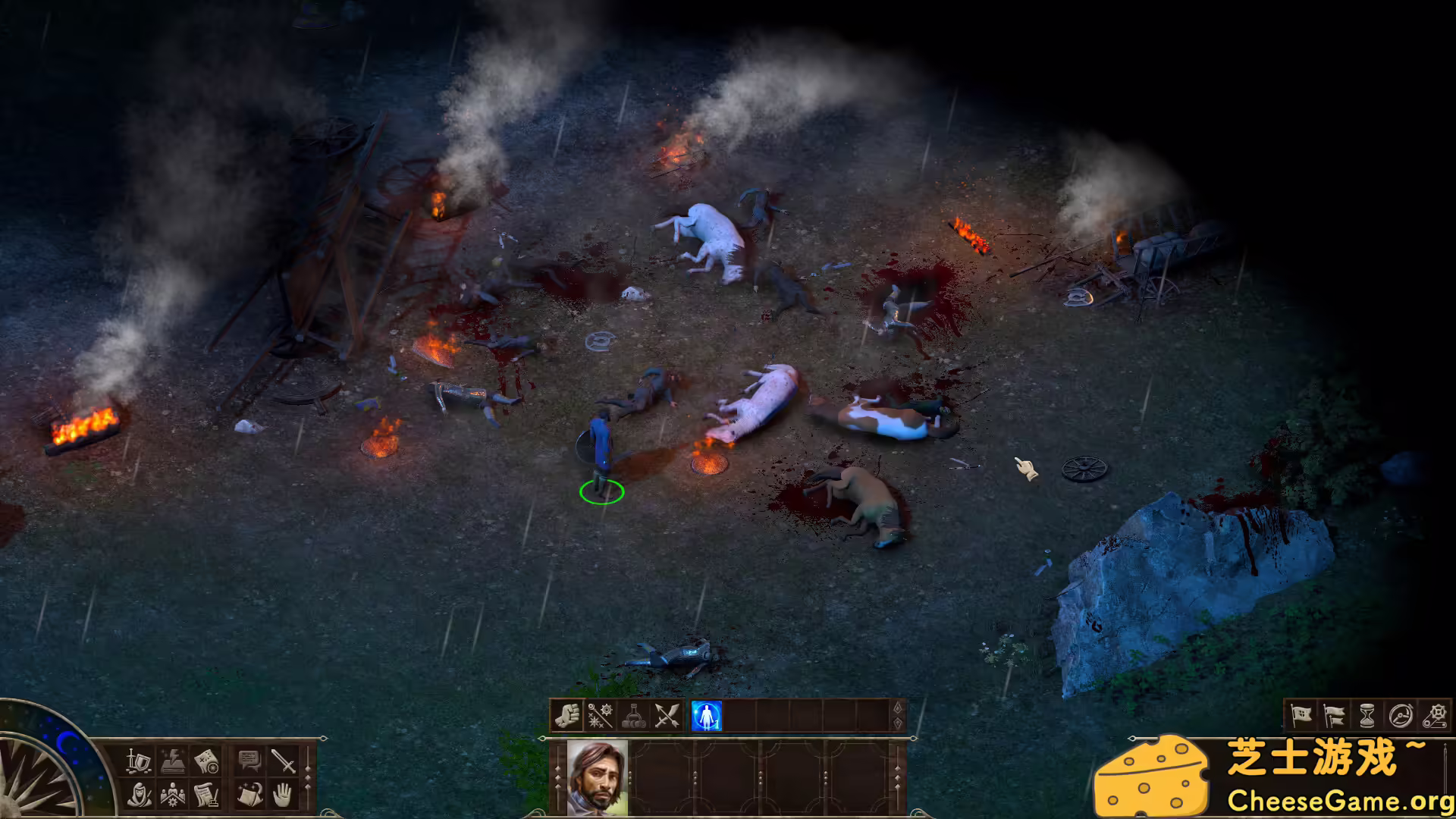Open the potion and scrolls items category
The width and height of the screenshot is (1456, 819).
pos(633,716)
